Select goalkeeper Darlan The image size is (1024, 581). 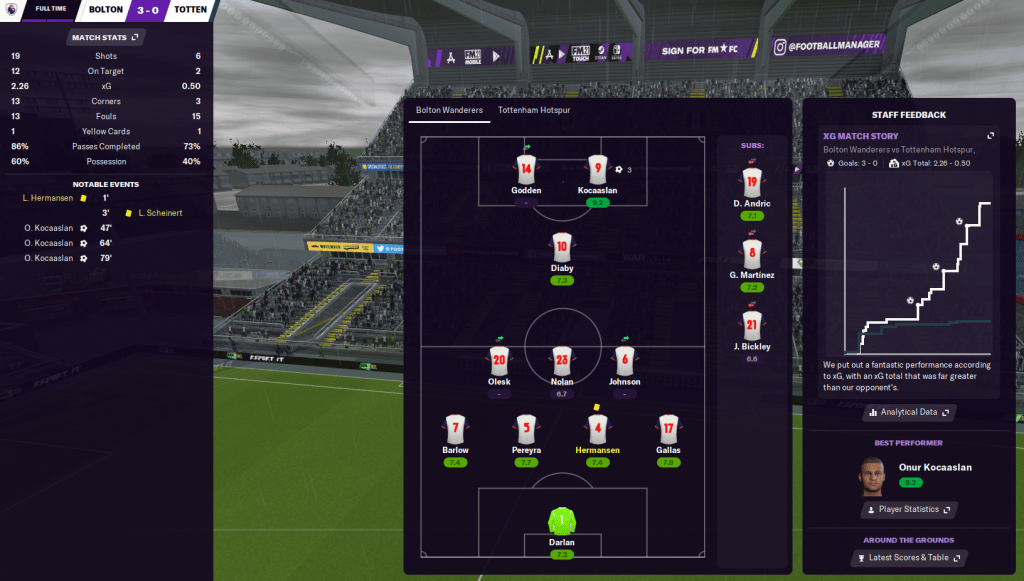pos(562,521)
